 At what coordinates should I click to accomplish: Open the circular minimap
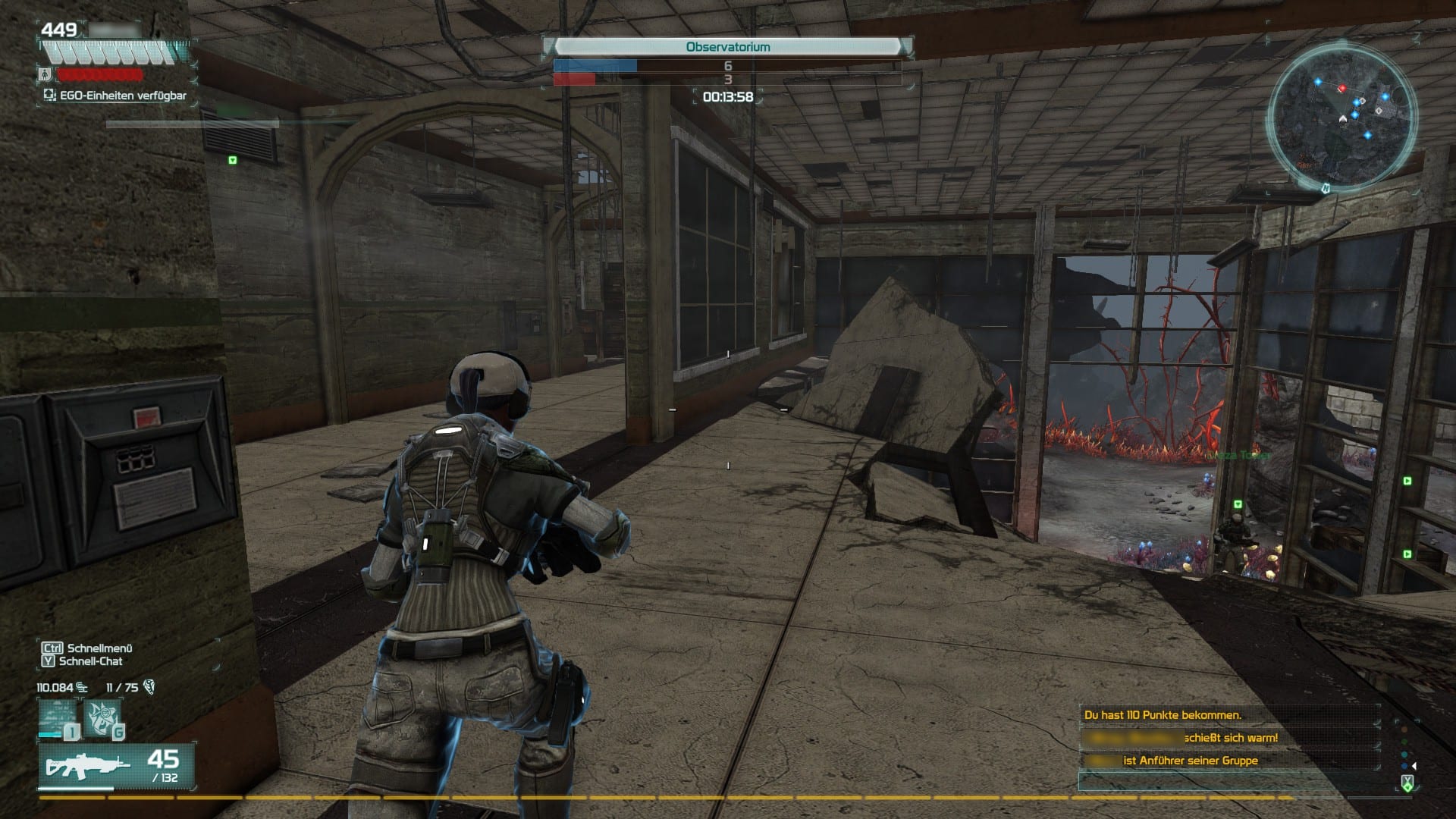tap(1341, 114)
